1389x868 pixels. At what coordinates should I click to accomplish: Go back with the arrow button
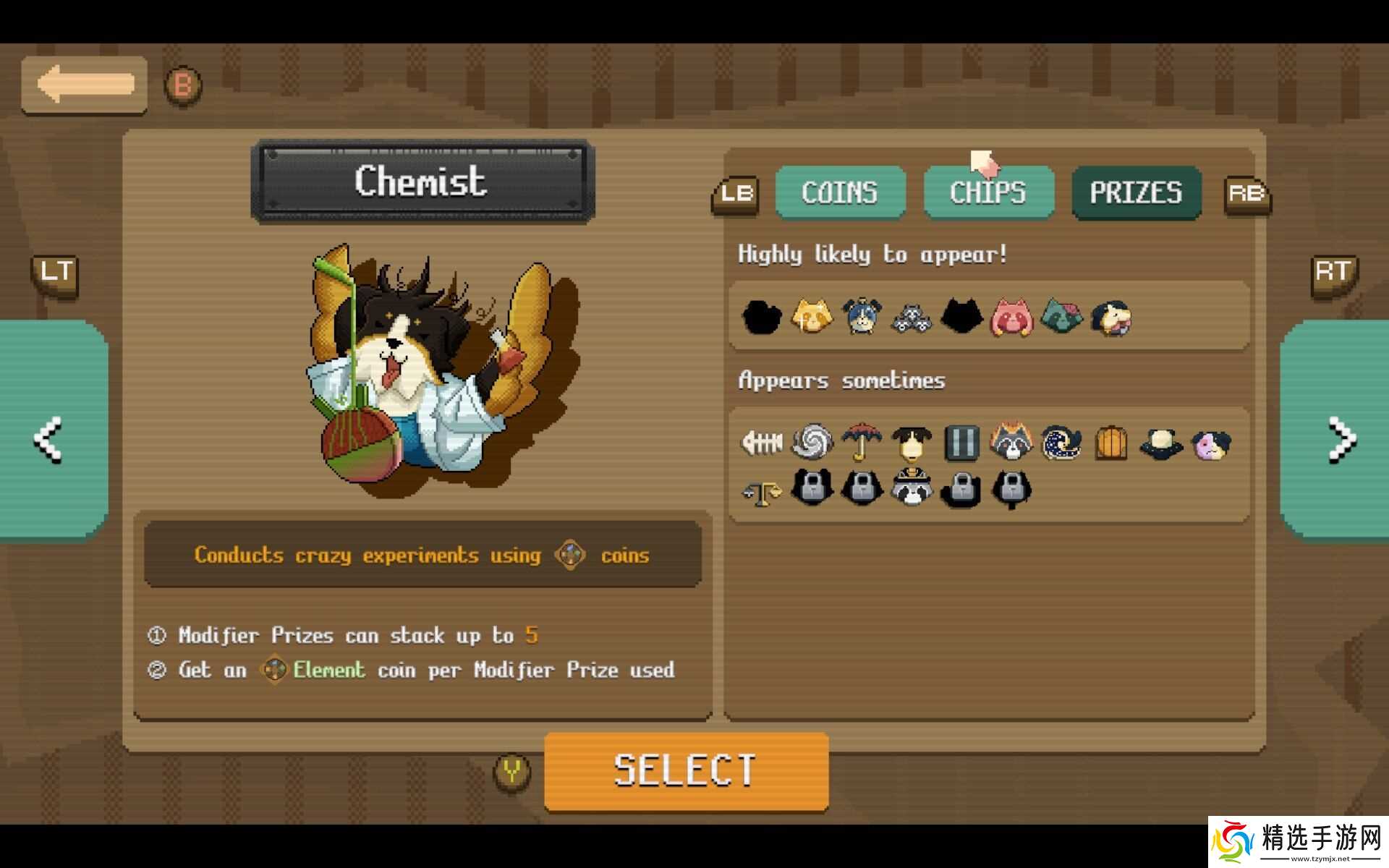pyautogui.click(x=84, y=85)
